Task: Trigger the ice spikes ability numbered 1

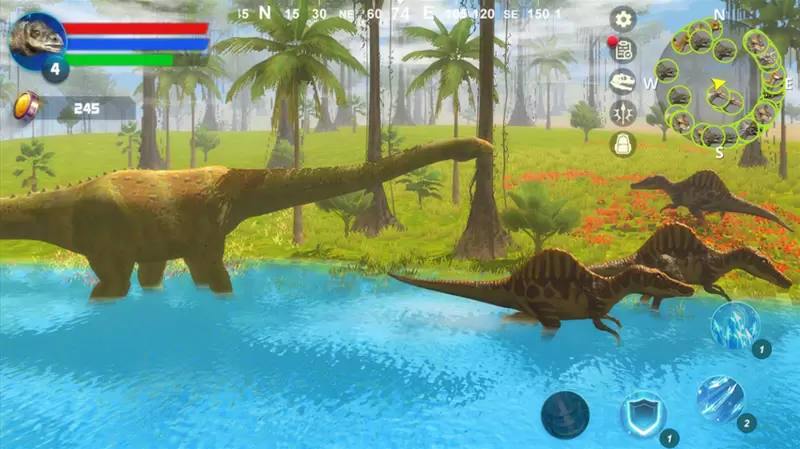Action: click(736, 325)
